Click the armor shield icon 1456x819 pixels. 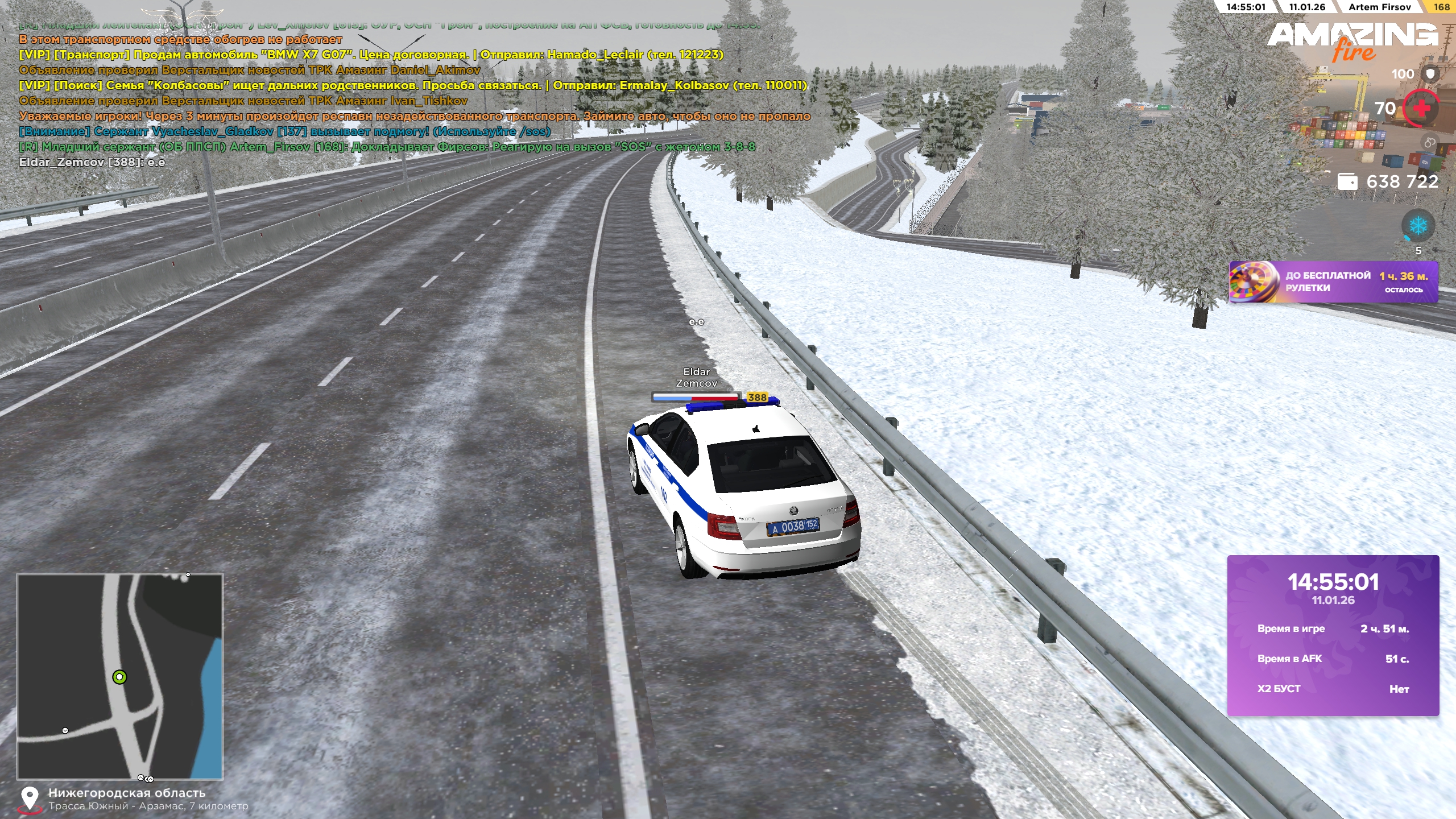[x=1430, y=74]
